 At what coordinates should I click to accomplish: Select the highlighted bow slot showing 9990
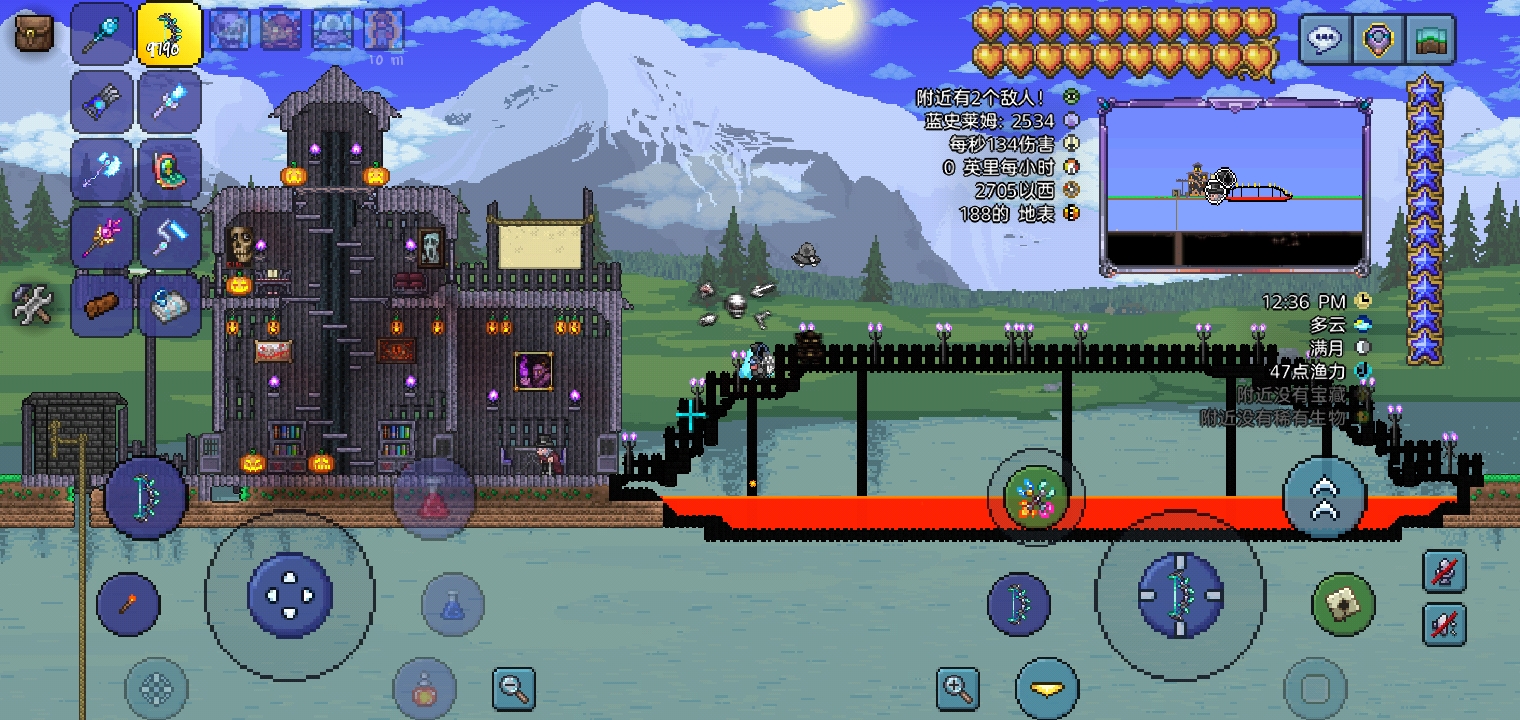169,32
